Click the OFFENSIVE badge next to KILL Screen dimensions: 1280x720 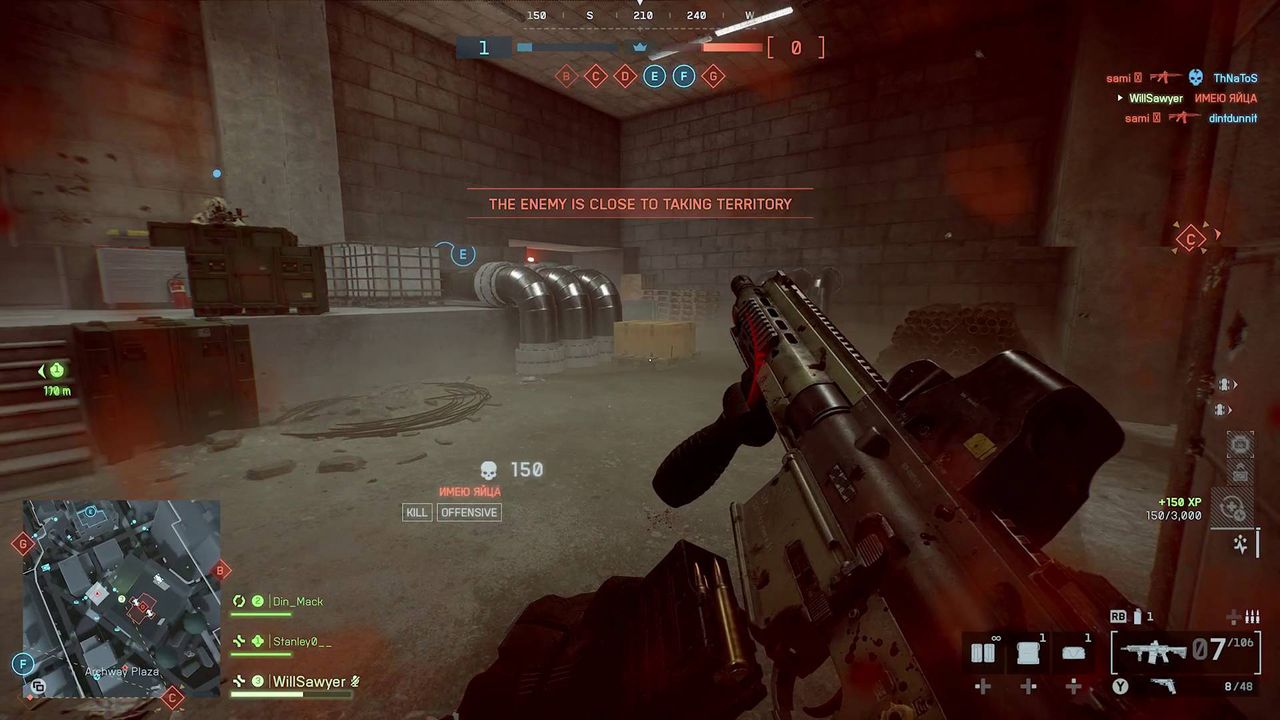(469, 512)
